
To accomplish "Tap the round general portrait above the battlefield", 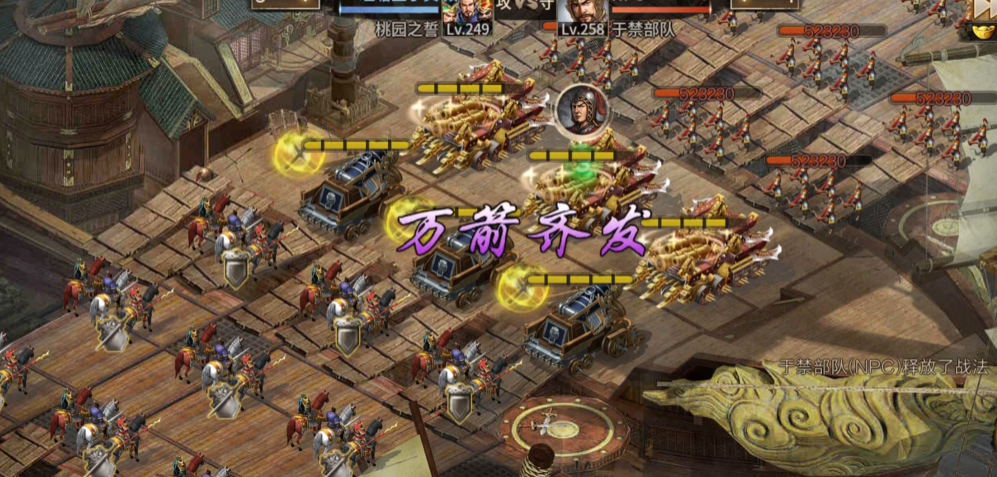I will click(576, 109).
